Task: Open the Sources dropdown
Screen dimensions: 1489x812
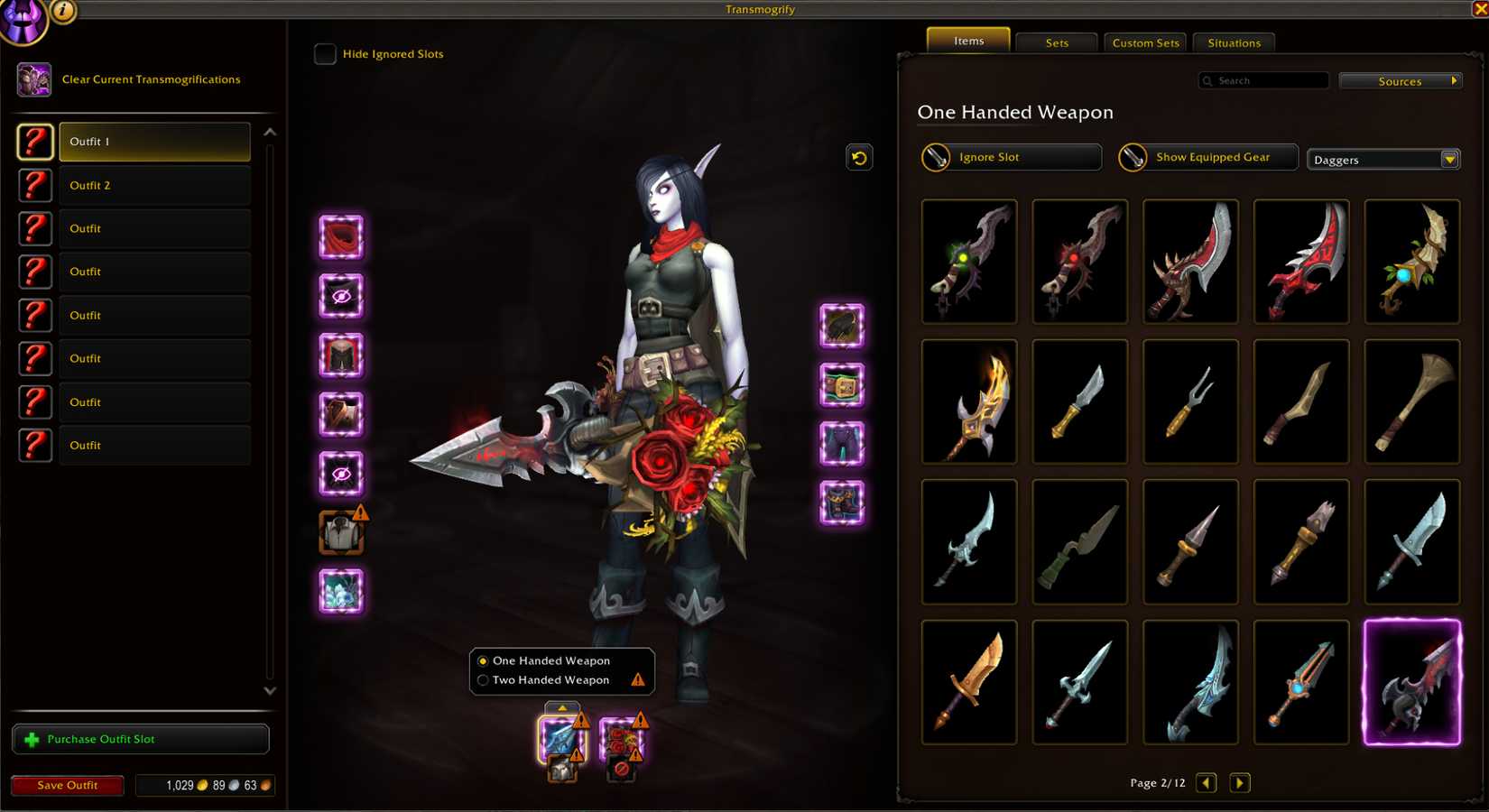Action: 1400,80
